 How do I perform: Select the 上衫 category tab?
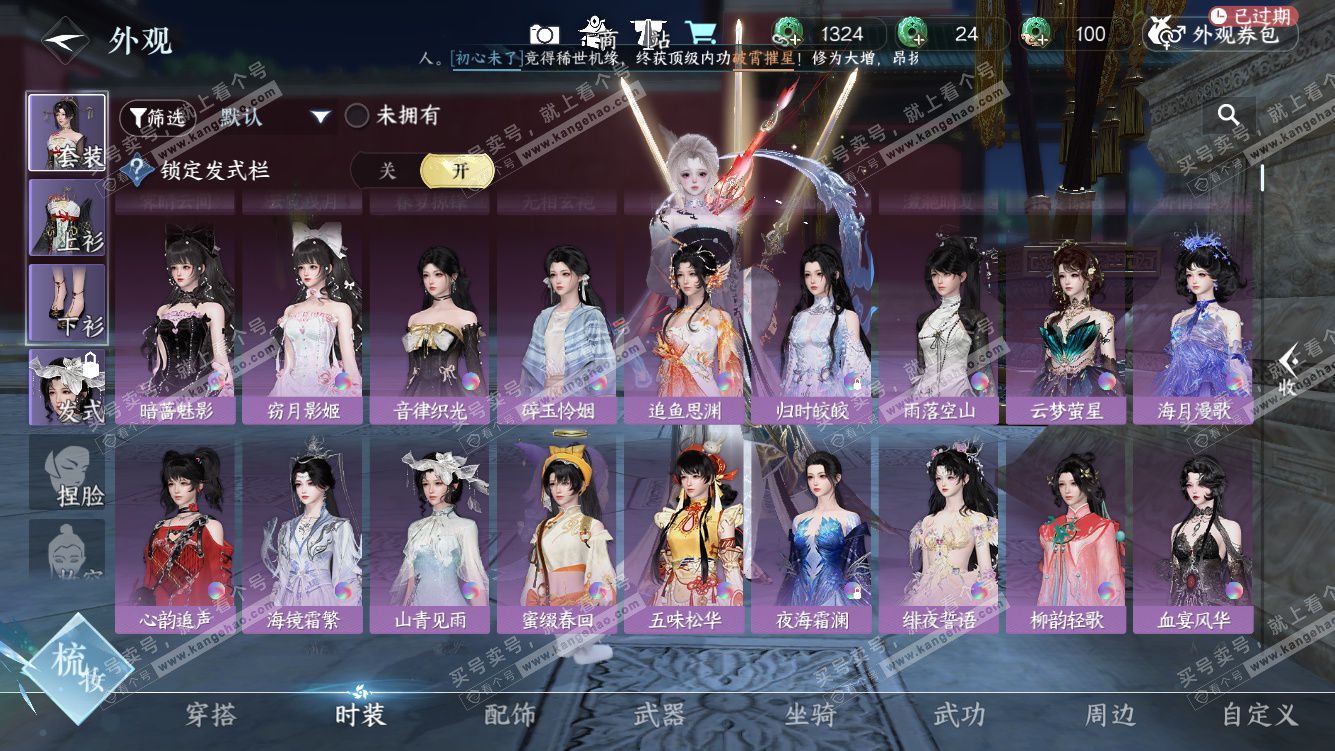pyautogui.click(x=67, y=218)
